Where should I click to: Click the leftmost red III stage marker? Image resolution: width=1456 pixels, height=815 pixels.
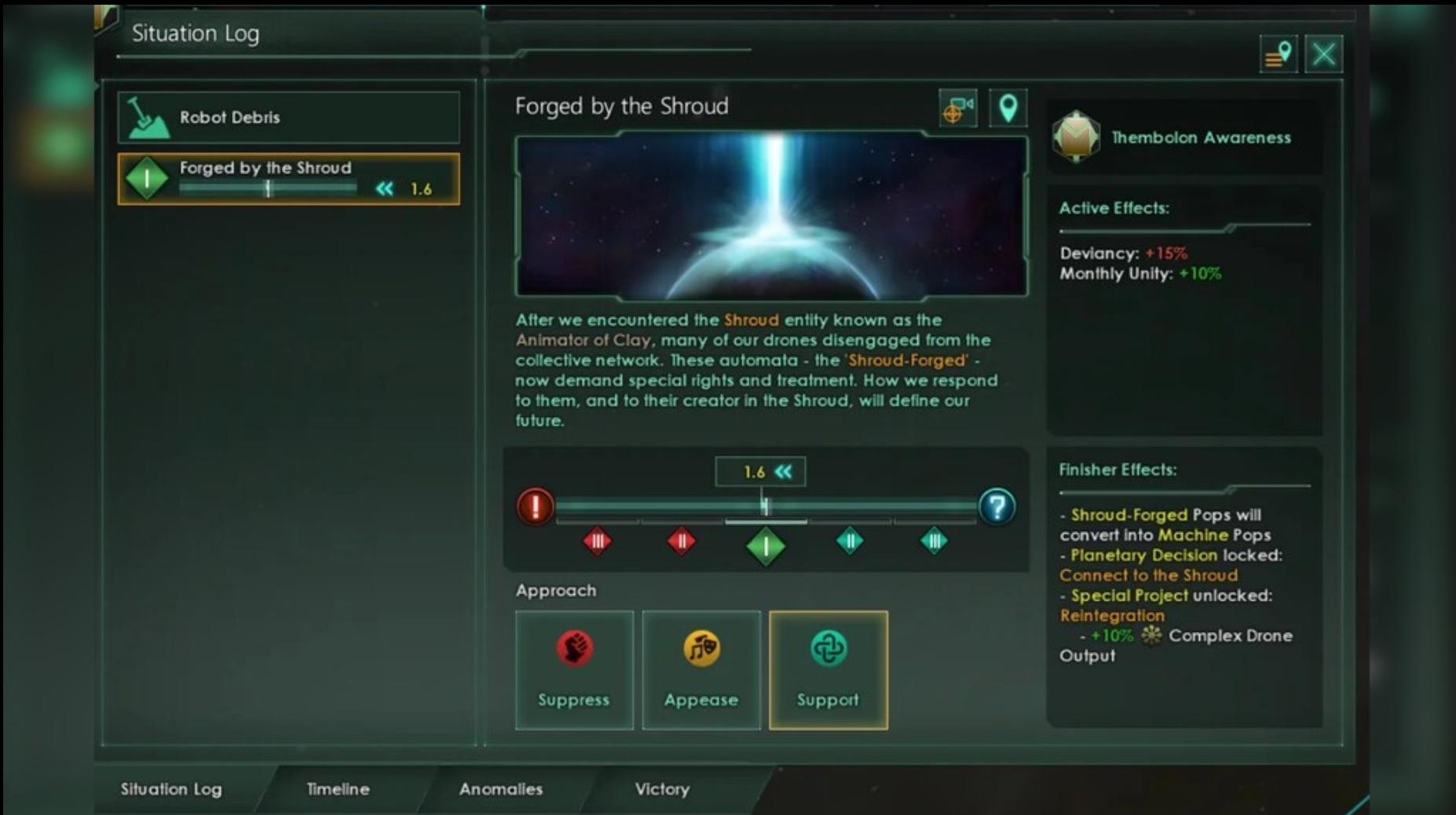tap(597, 541)
